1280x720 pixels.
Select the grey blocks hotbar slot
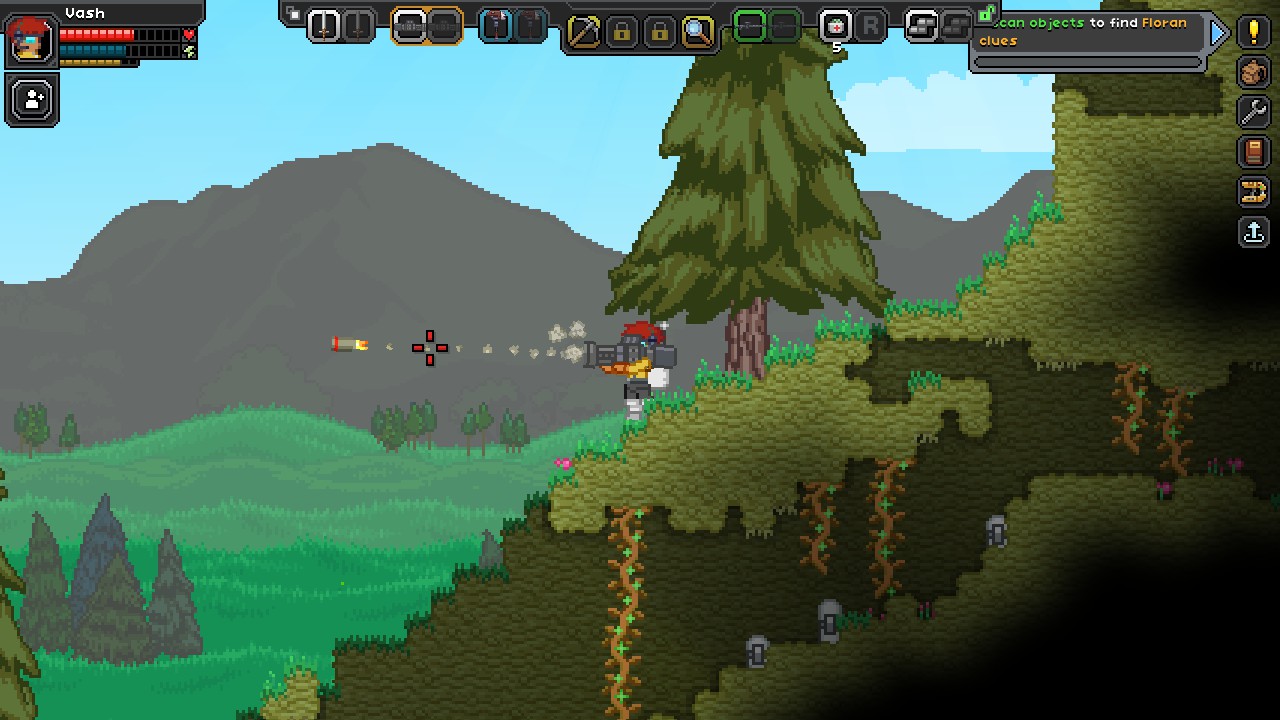coord(921,26)
